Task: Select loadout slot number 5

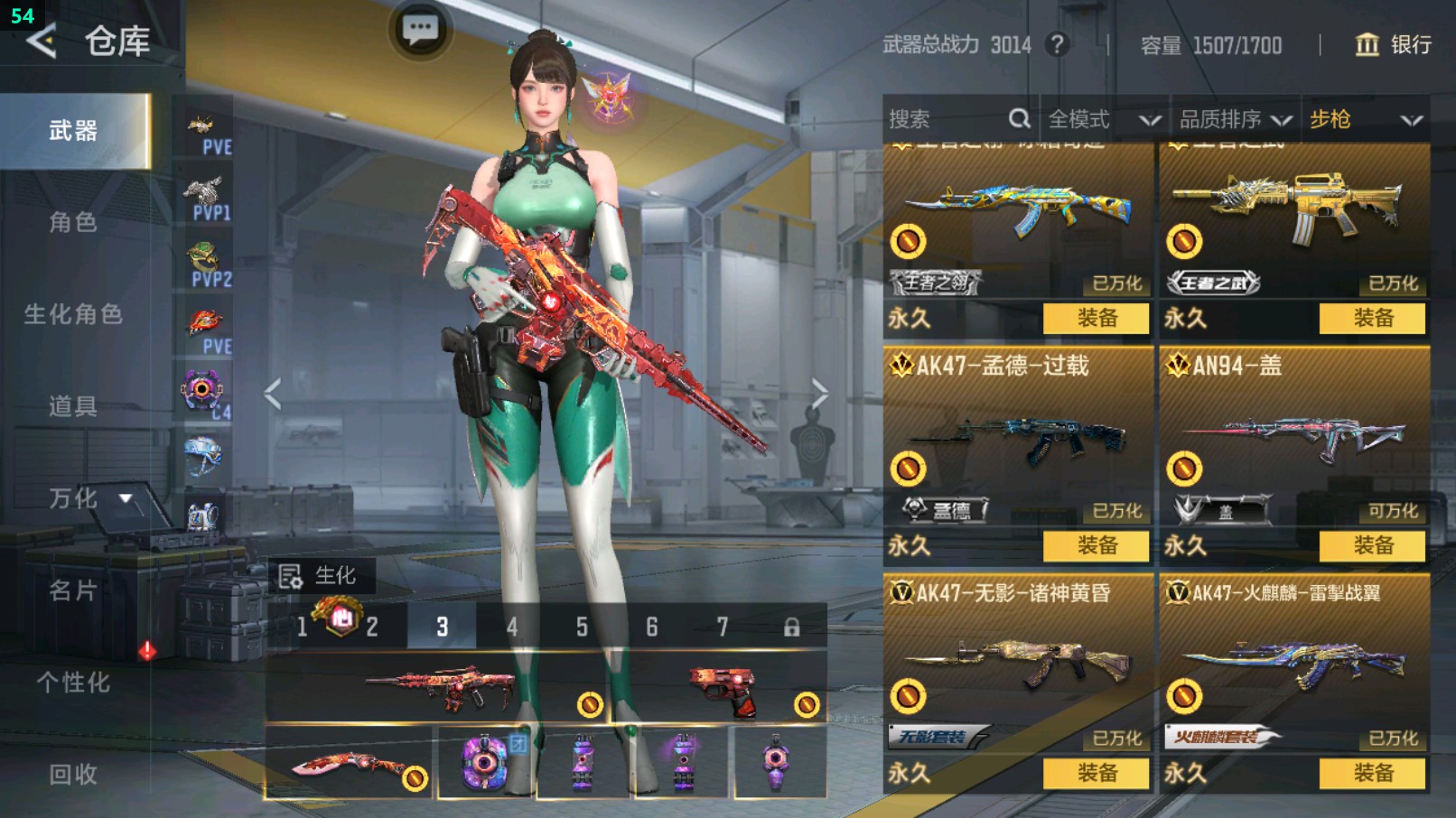Action: pyautogui.click(x=582, y=627)
